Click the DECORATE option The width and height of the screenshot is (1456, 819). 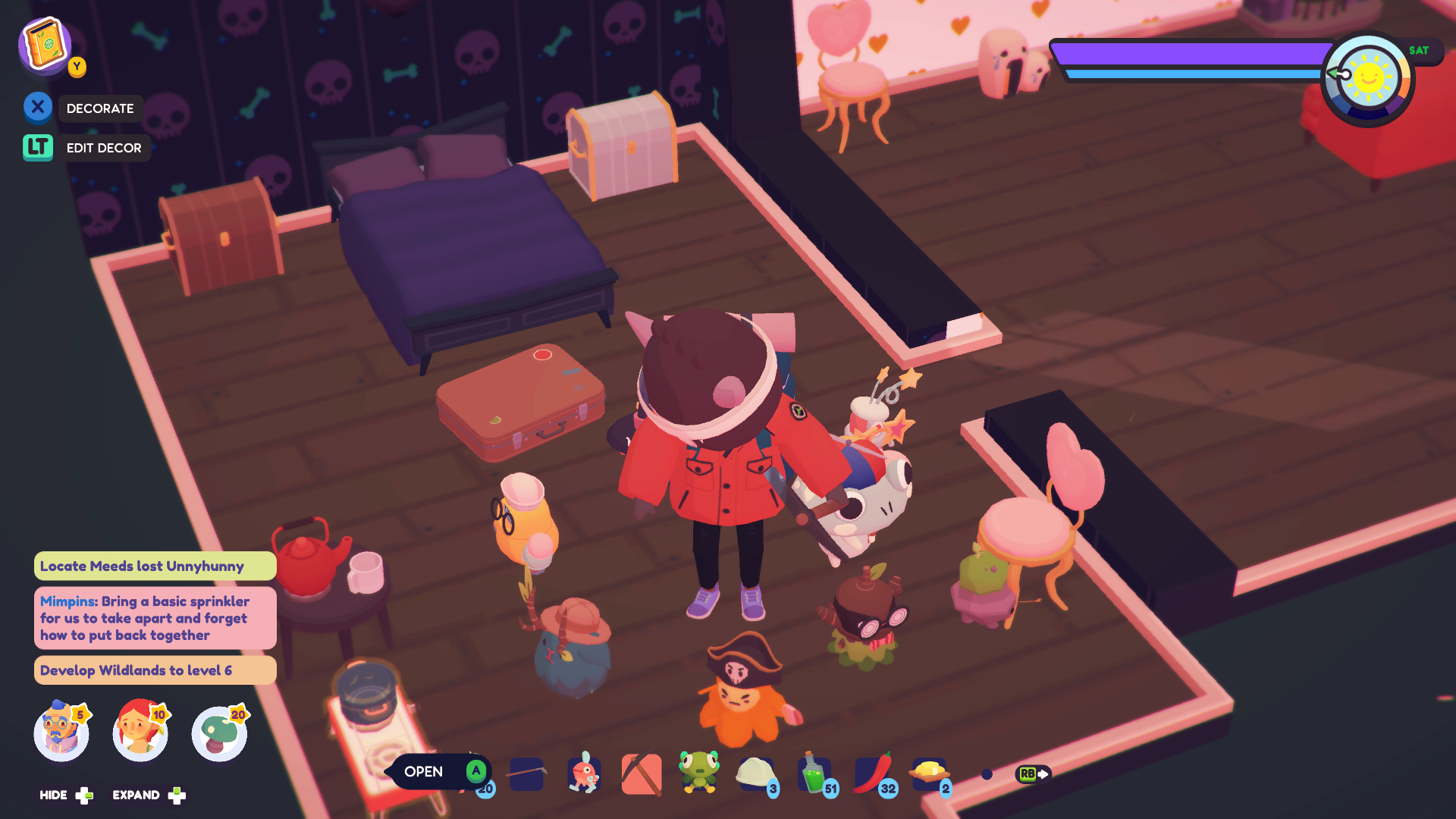tap(101, 108)
